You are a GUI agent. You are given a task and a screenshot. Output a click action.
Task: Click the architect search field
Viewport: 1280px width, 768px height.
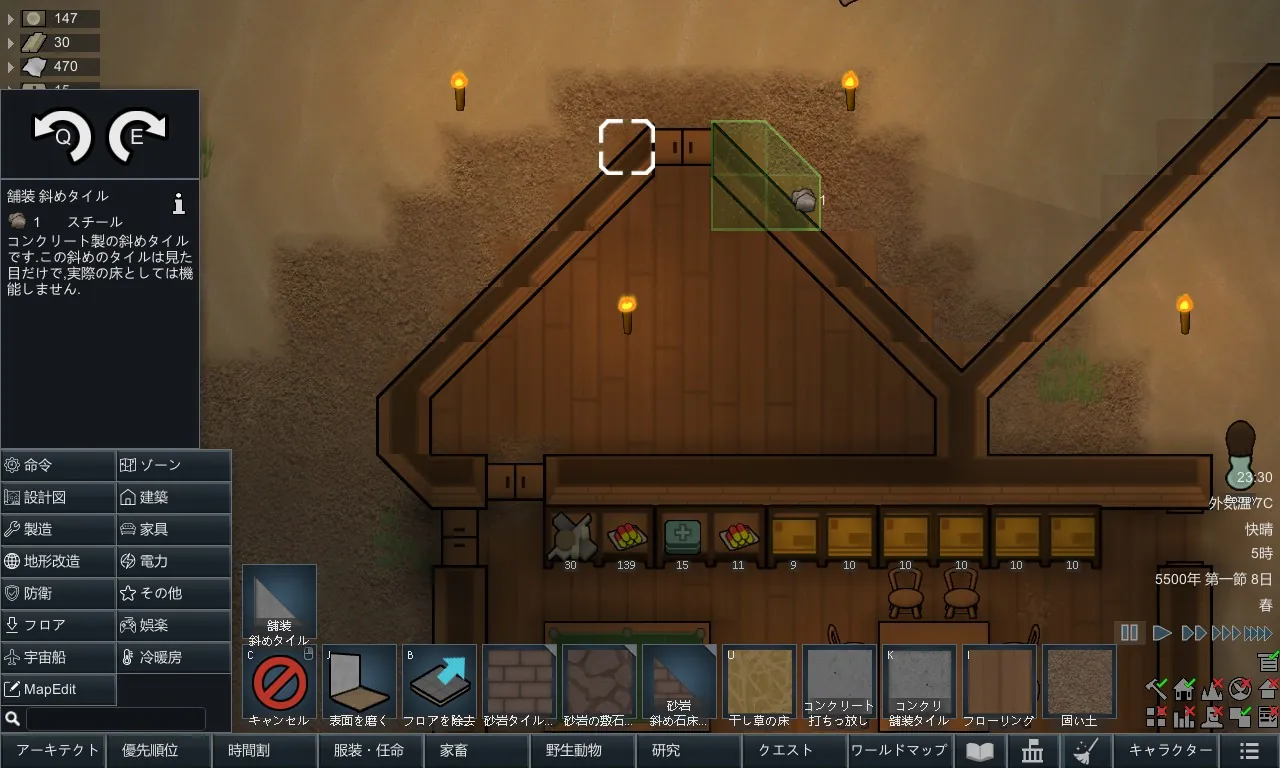click(x=115, y=719)
